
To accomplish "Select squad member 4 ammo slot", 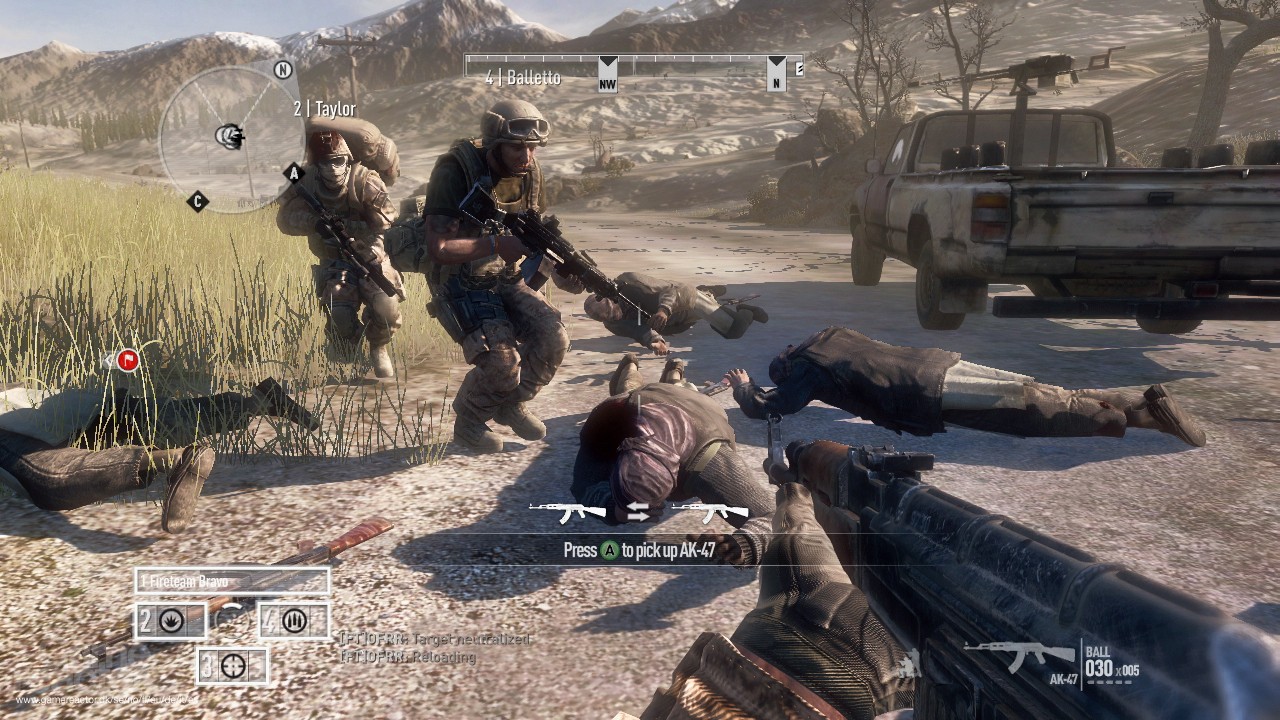I will [x=293, y=621].
